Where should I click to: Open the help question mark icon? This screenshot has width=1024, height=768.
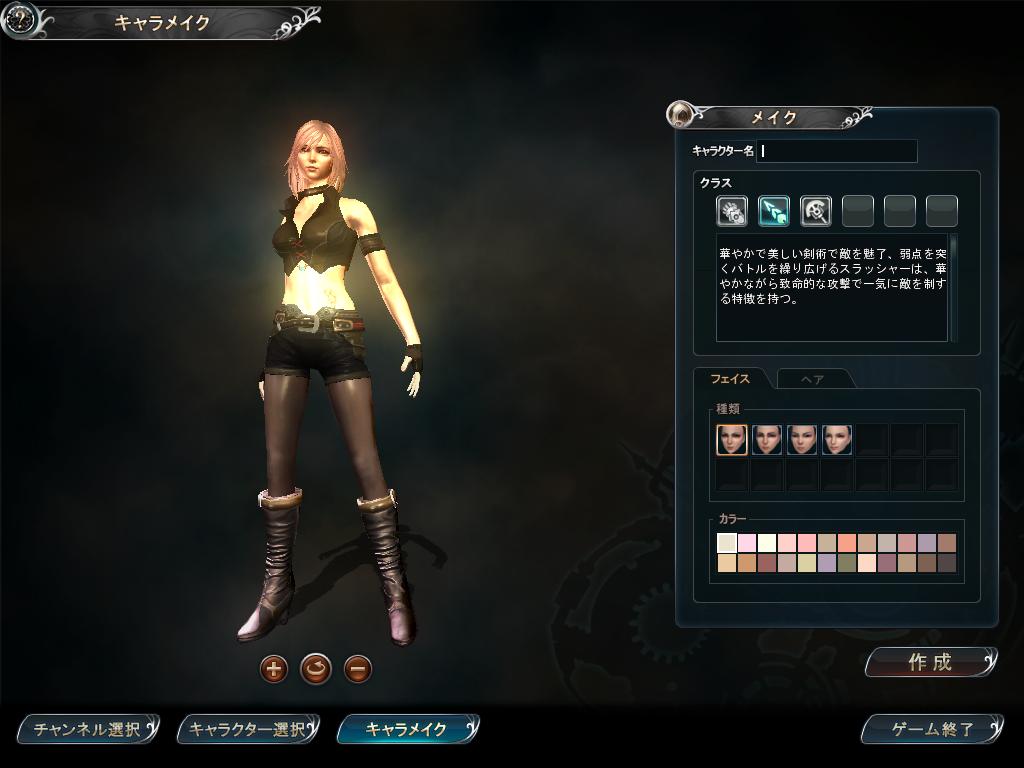pos(20,19)
